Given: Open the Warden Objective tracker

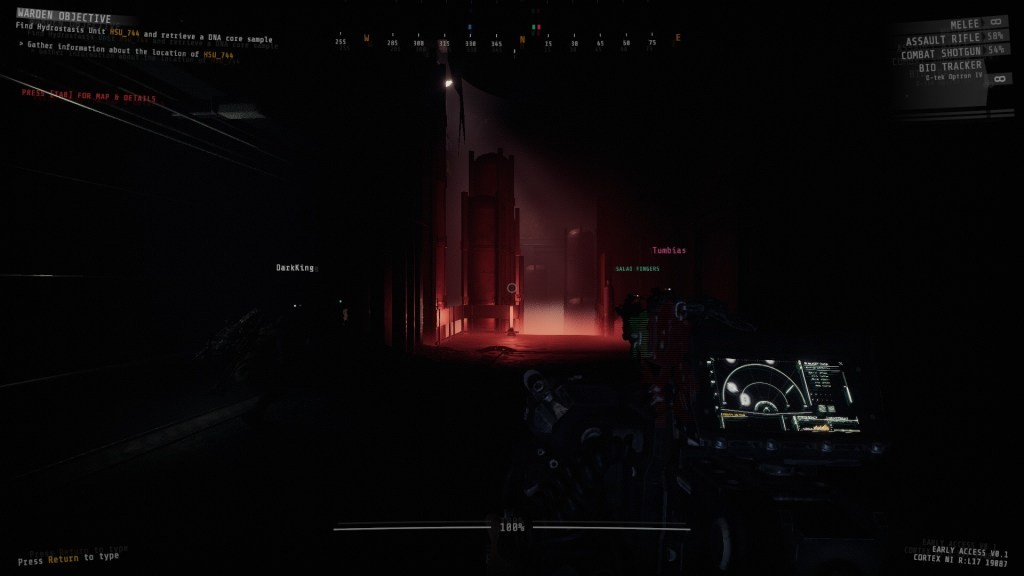Looking at the screenshot, I should coord(63,14).
